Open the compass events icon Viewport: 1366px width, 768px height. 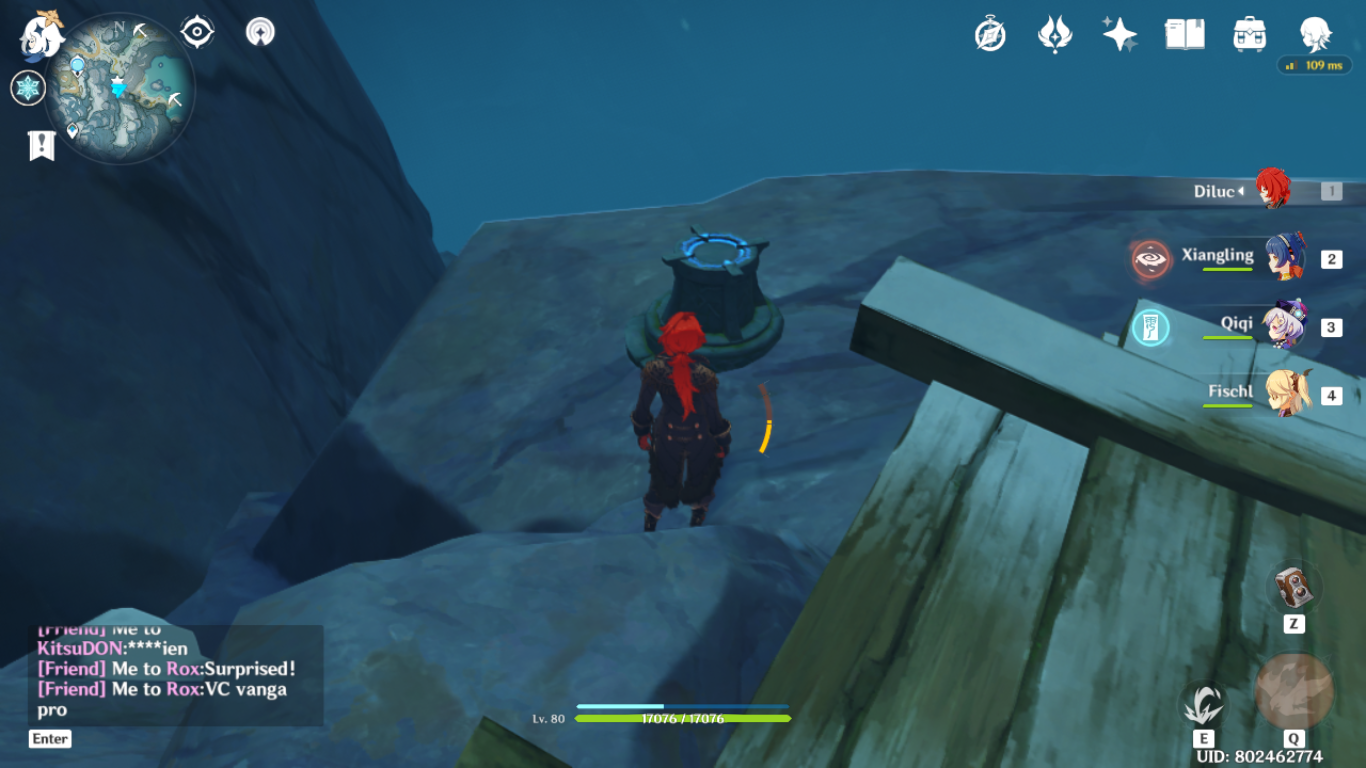coord(990,35)
